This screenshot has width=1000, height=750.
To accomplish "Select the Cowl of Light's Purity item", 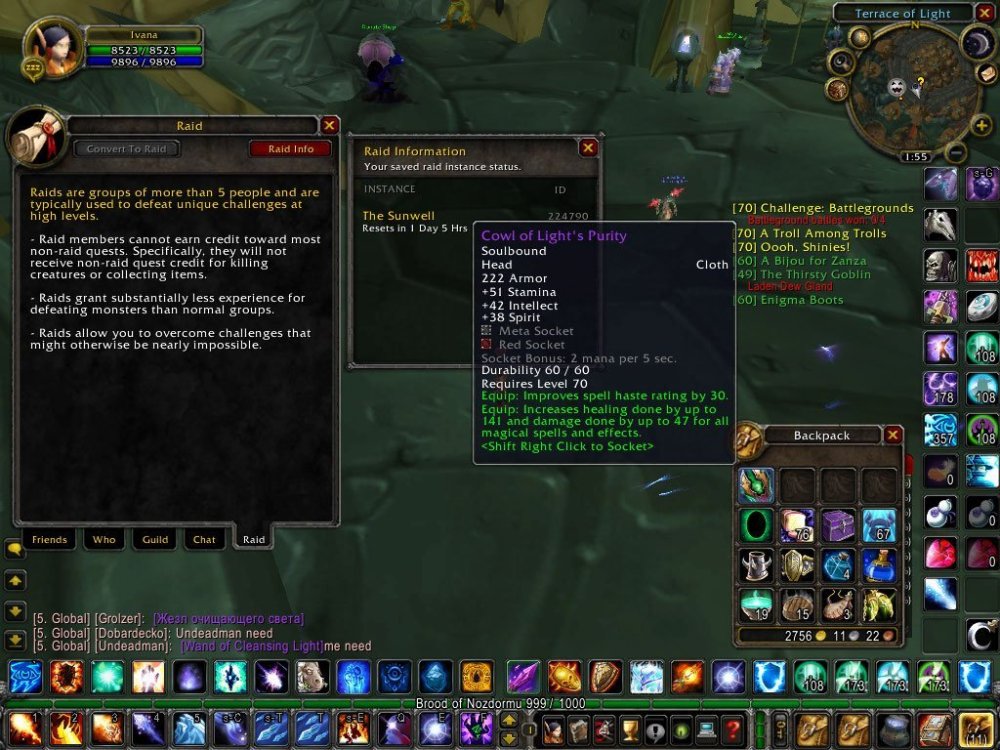I will 756,485.
